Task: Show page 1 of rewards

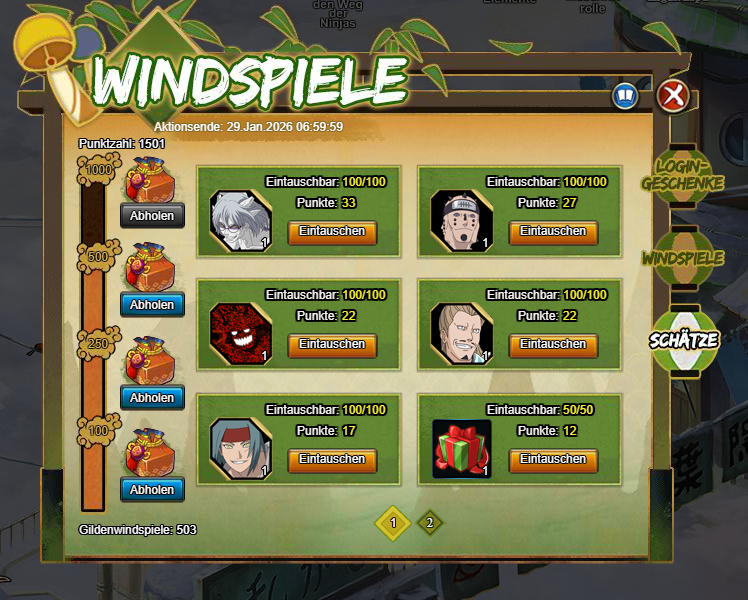Action: pyautogui.click(x=393, y=522)
